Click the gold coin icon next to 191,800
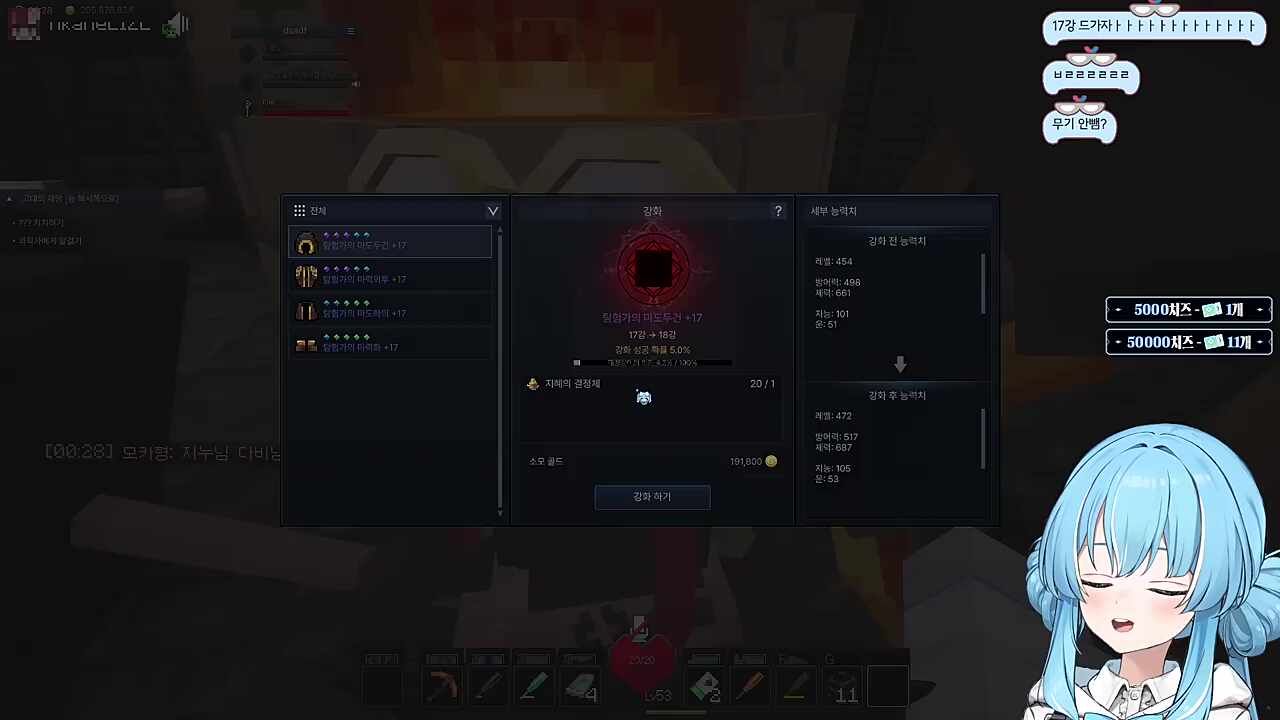1280x720 pixels. tap(770, 461)
